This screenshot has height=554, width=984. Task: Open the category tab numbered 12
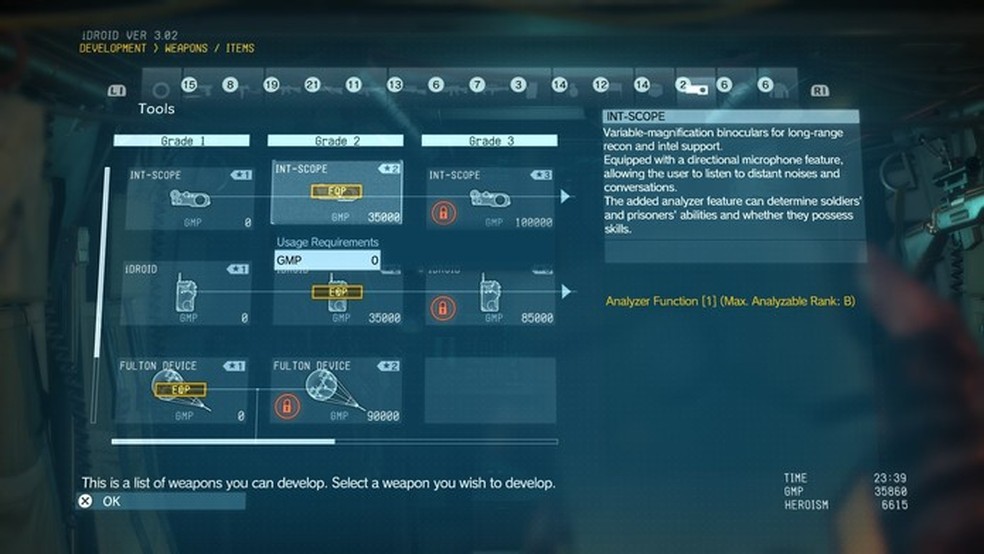[600, 86]
